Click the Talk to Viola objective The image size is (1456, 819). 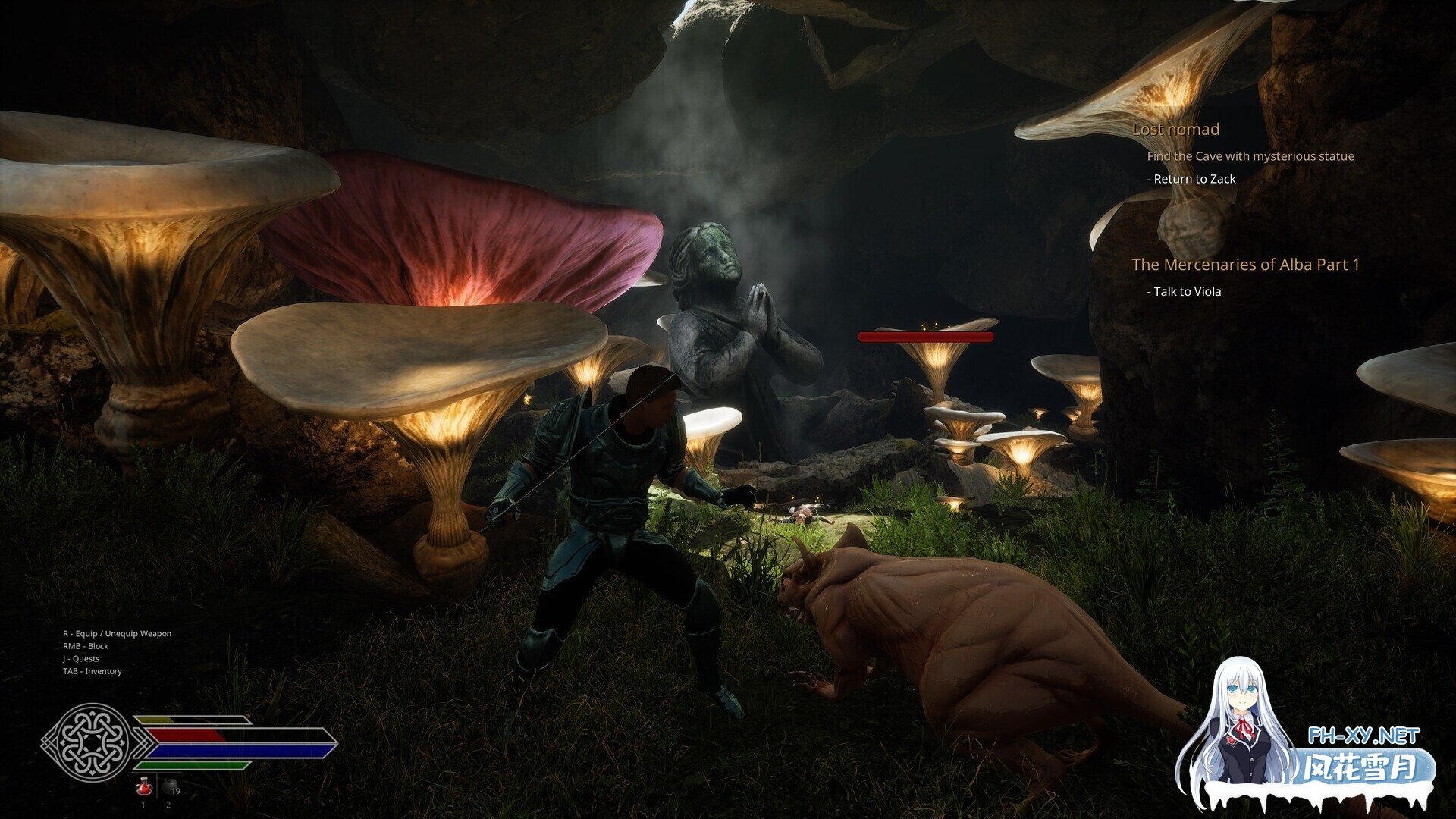click(x=1187, y=292)
